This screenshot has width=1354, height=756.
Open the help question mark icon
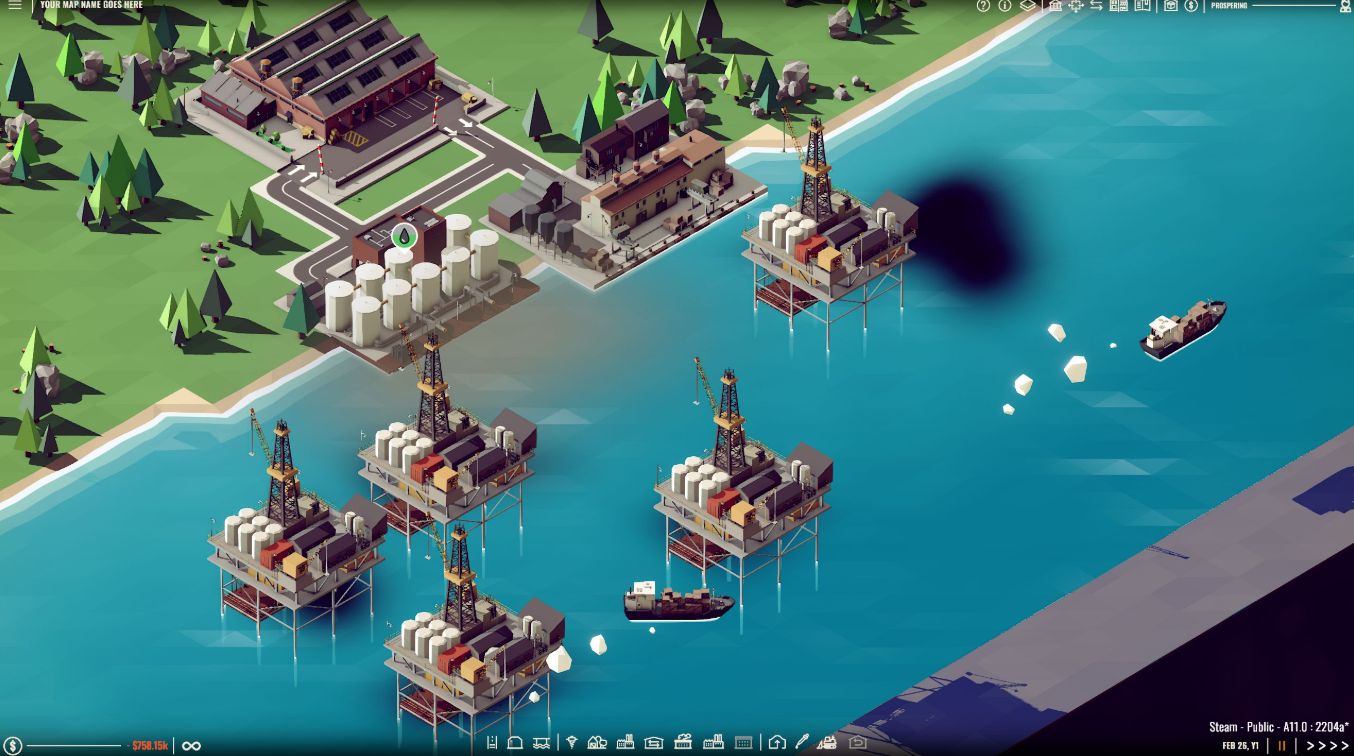click(982, 7)
